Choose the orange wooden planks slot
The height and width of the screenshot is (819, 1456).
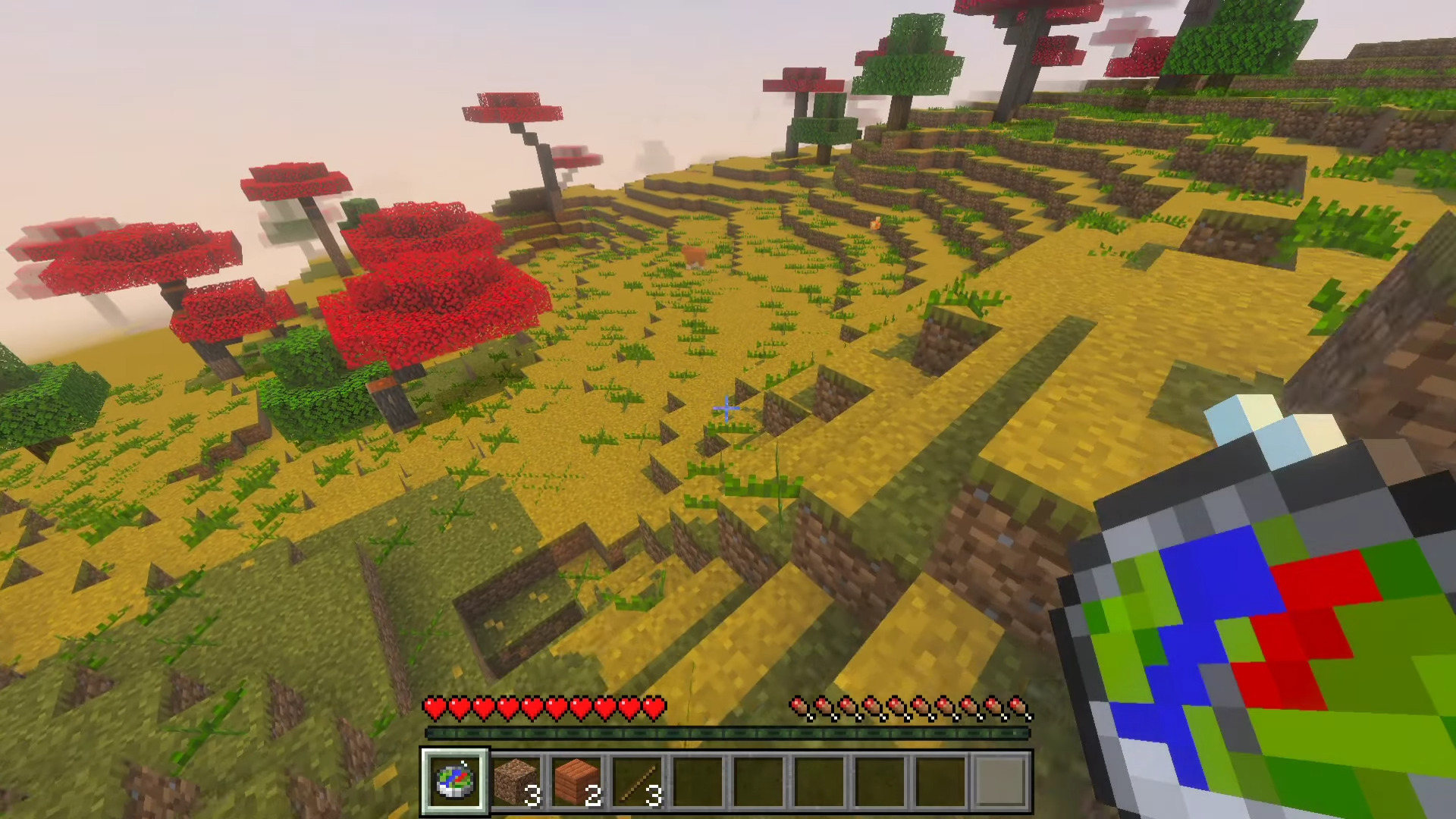[576, 780]
